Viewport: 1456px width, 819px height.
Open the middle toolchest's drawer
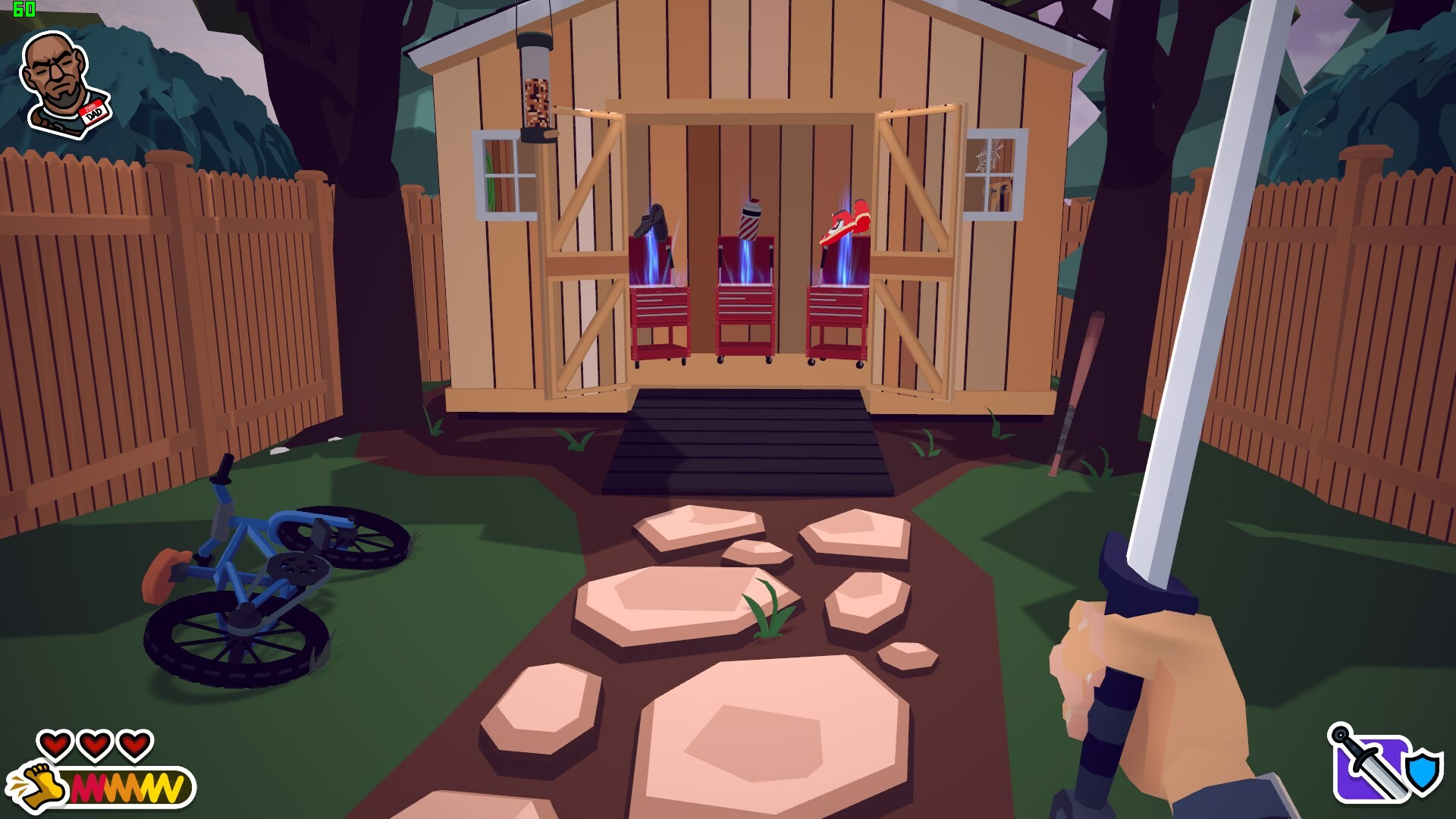(x=747, y=296)
